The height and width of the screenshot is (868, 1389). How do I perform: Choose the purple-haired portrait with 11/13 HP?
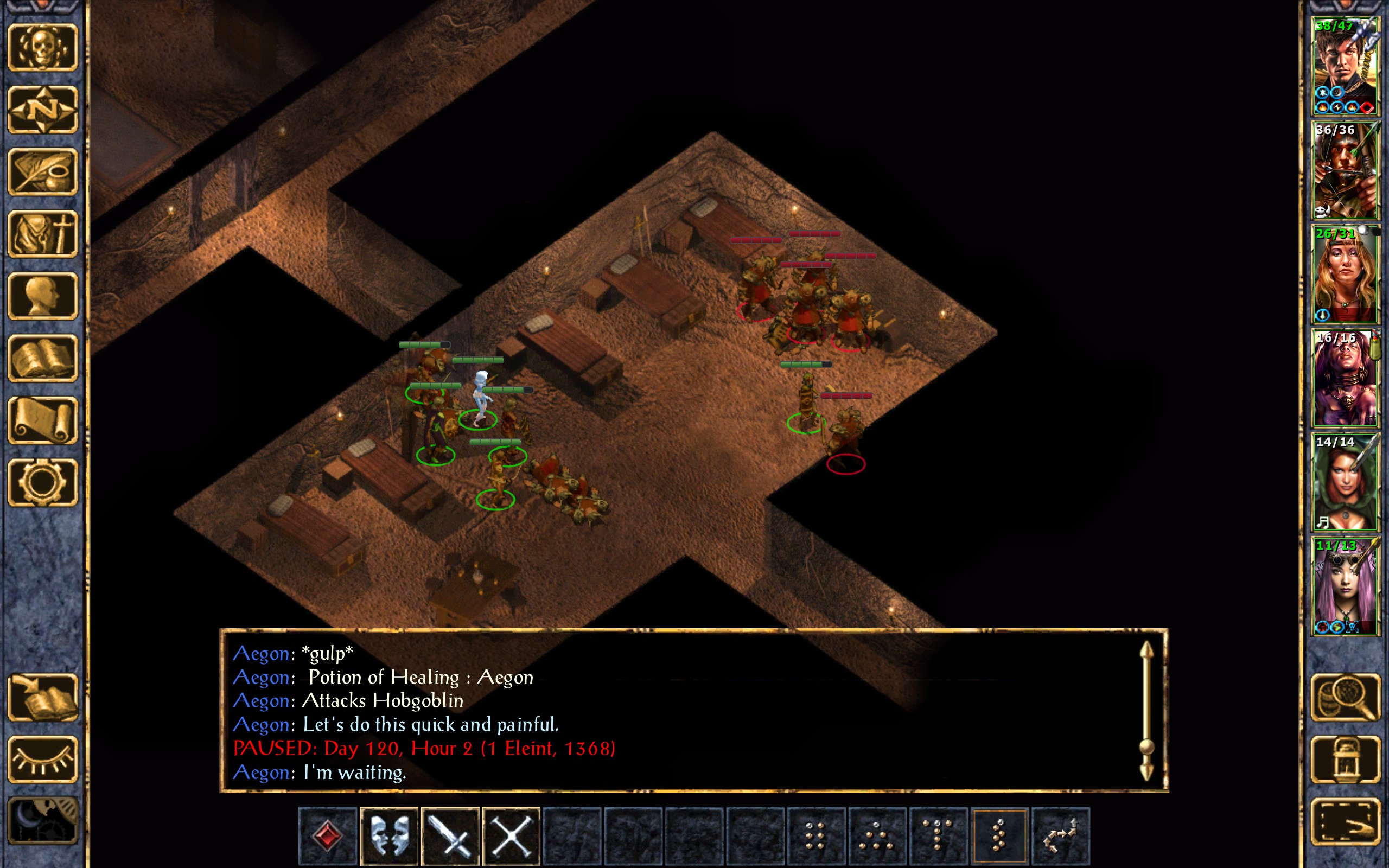[x=1345, y=586]
